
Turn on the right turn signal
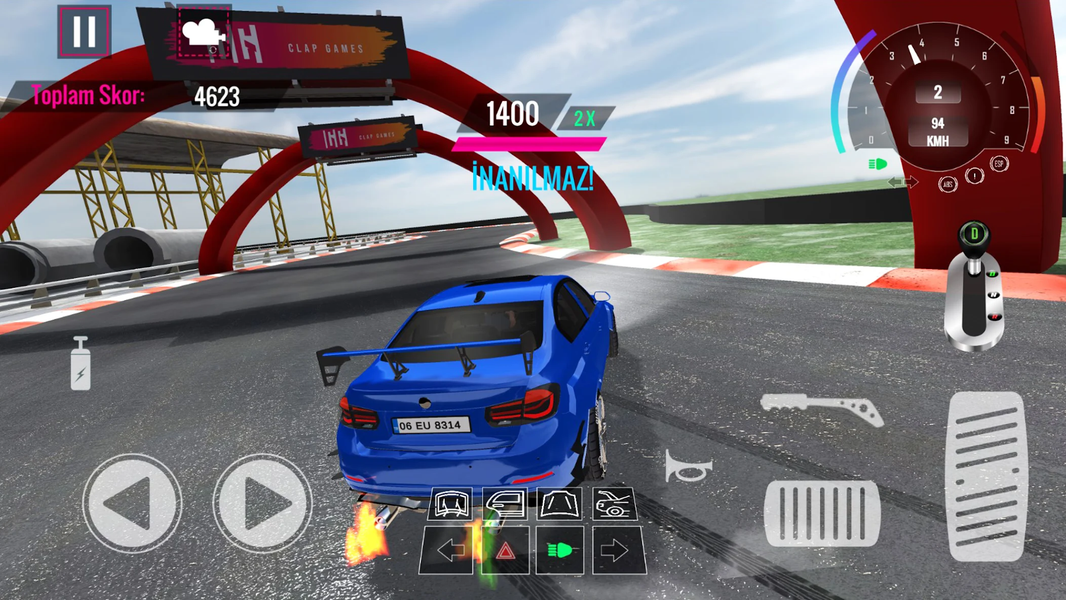coord(614,551)
